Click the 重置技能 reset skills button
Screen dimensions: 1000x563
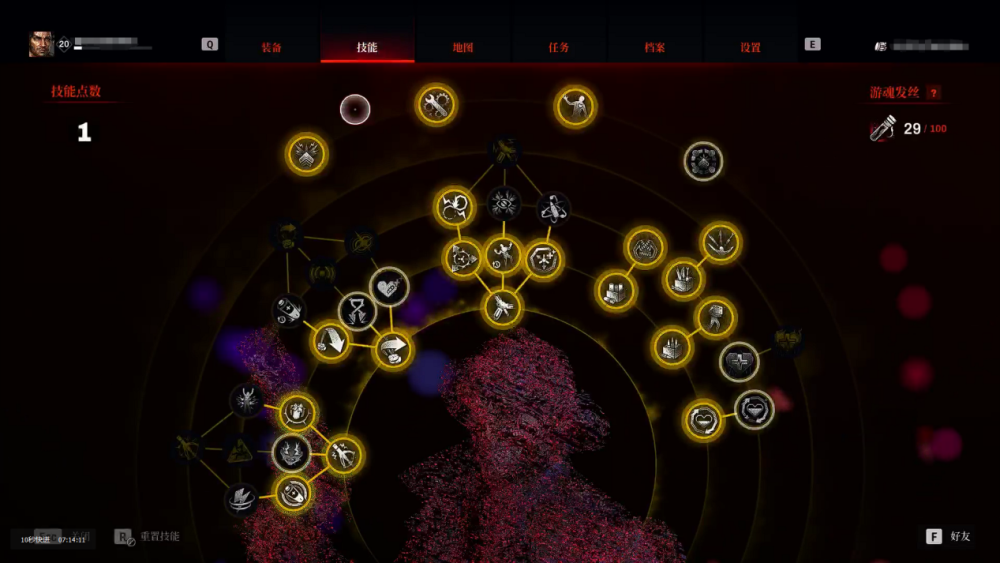[x=148, y=537]
